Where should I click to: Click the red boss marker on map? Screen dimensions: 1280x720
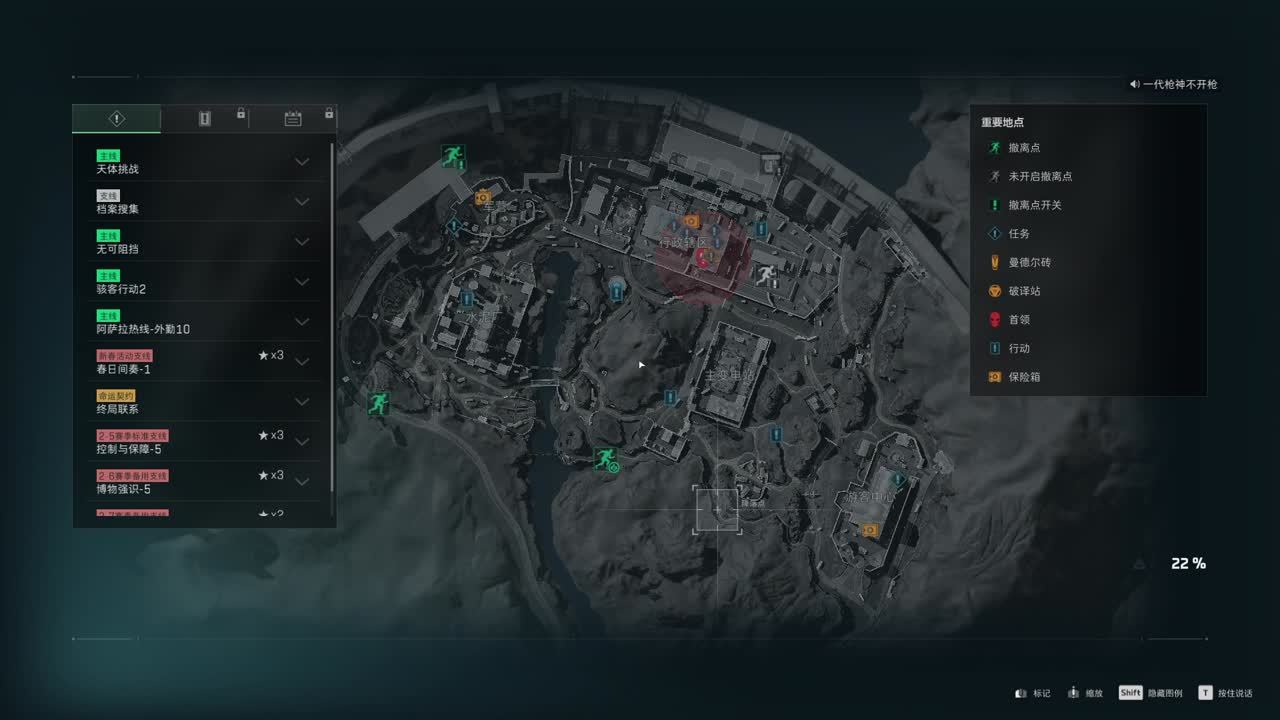pos(702,258)
